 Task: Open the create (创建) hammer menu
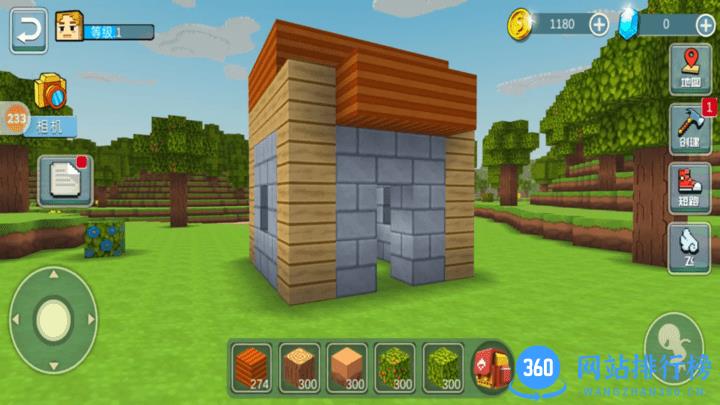click(x=690, y=128)
